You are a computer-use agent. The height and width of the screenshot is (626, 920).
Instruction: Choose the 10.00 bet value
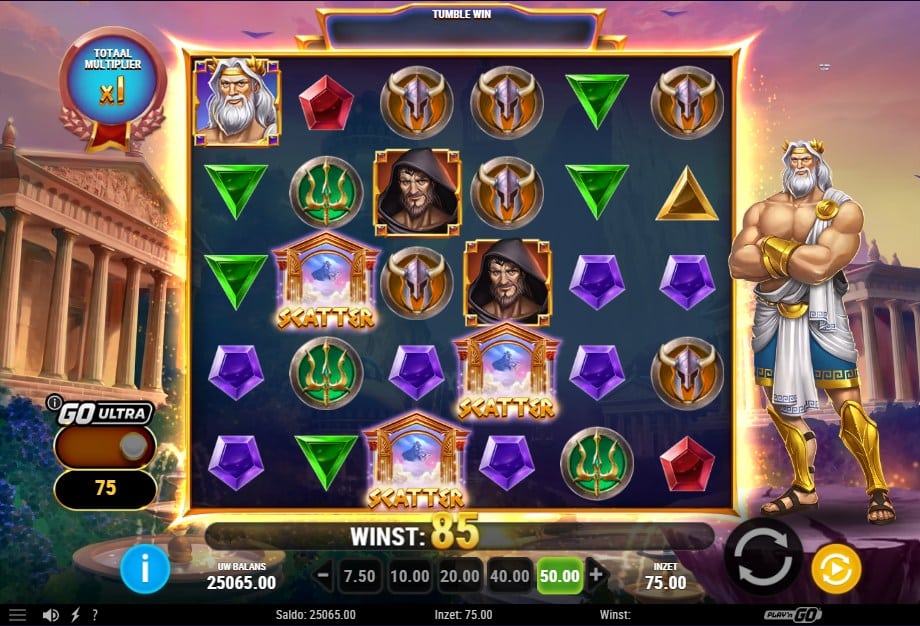(410, 576)
